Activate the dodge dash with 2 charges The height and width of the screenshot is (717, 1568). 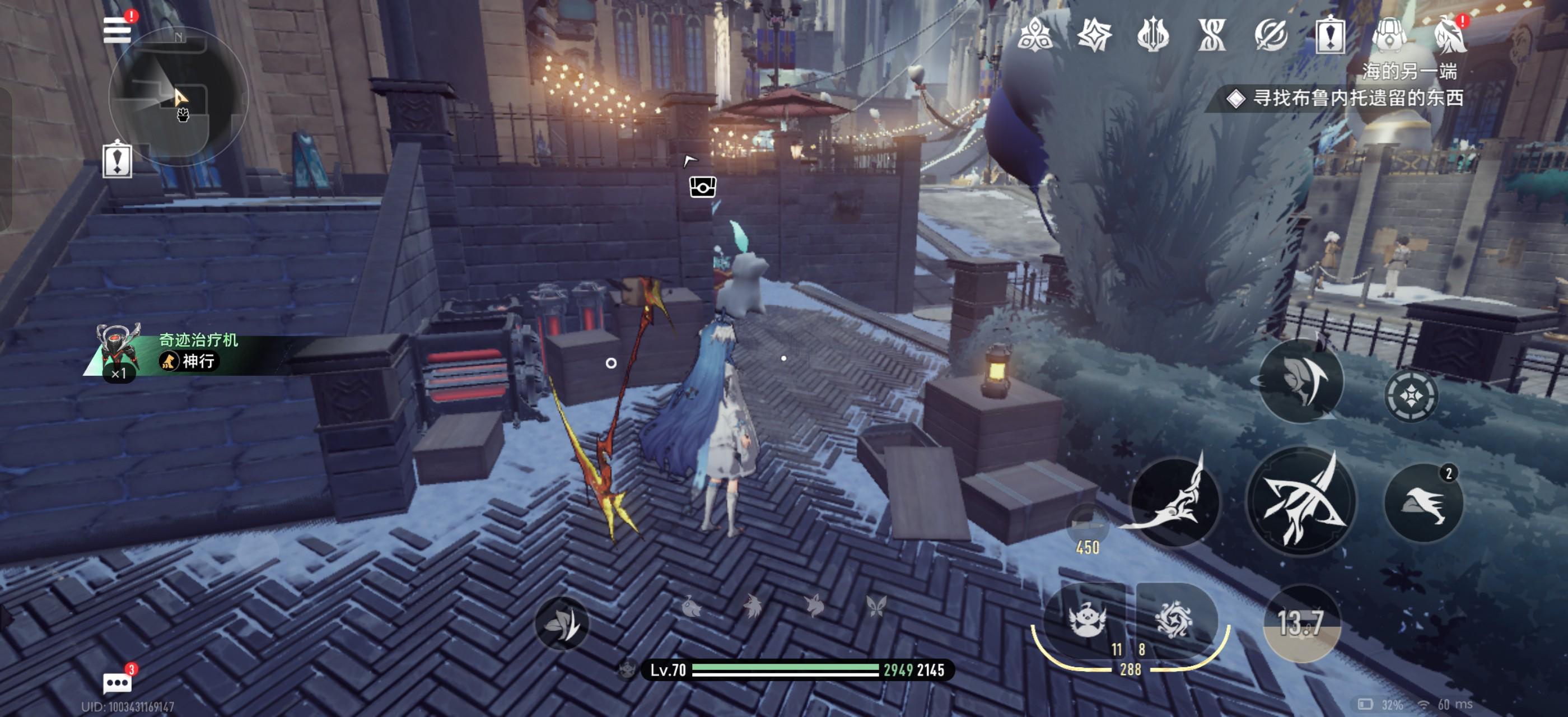click(x=1423, y=503)
